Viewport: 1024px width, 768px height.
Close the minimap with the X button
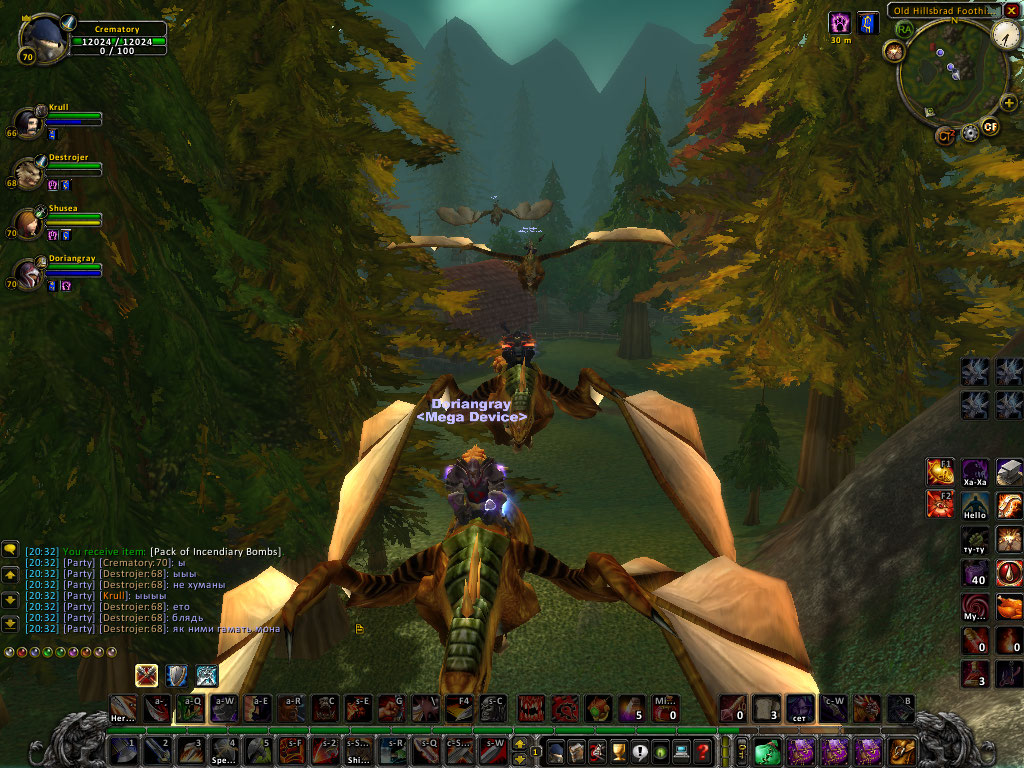(1013, 11)
